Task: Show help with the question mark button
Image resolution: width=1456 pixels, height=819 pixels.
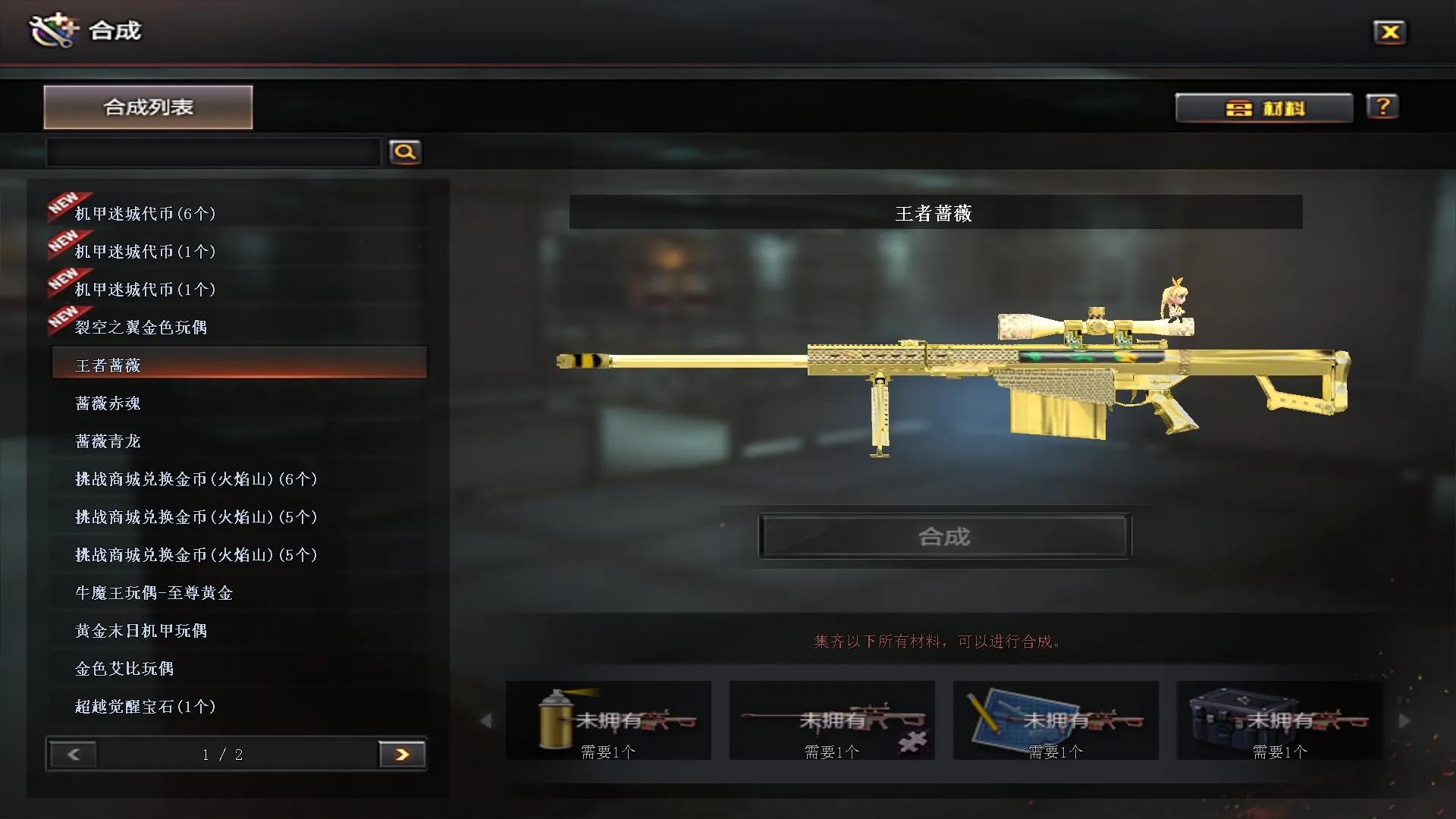Action: [x=1382, y=107]
